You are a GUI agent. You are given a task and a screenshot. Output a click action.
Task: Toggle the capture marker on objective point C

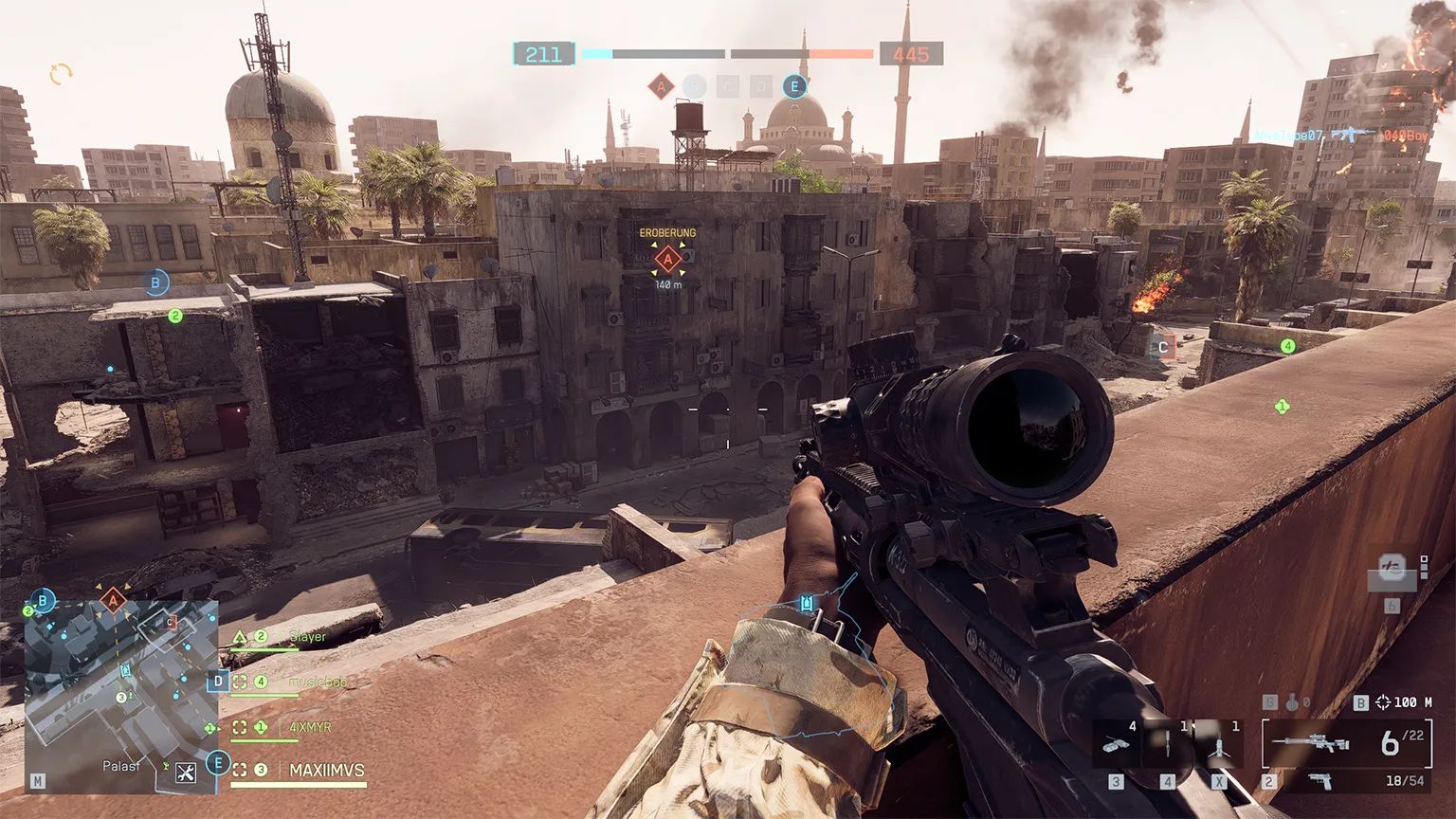tap(1162, 348)
